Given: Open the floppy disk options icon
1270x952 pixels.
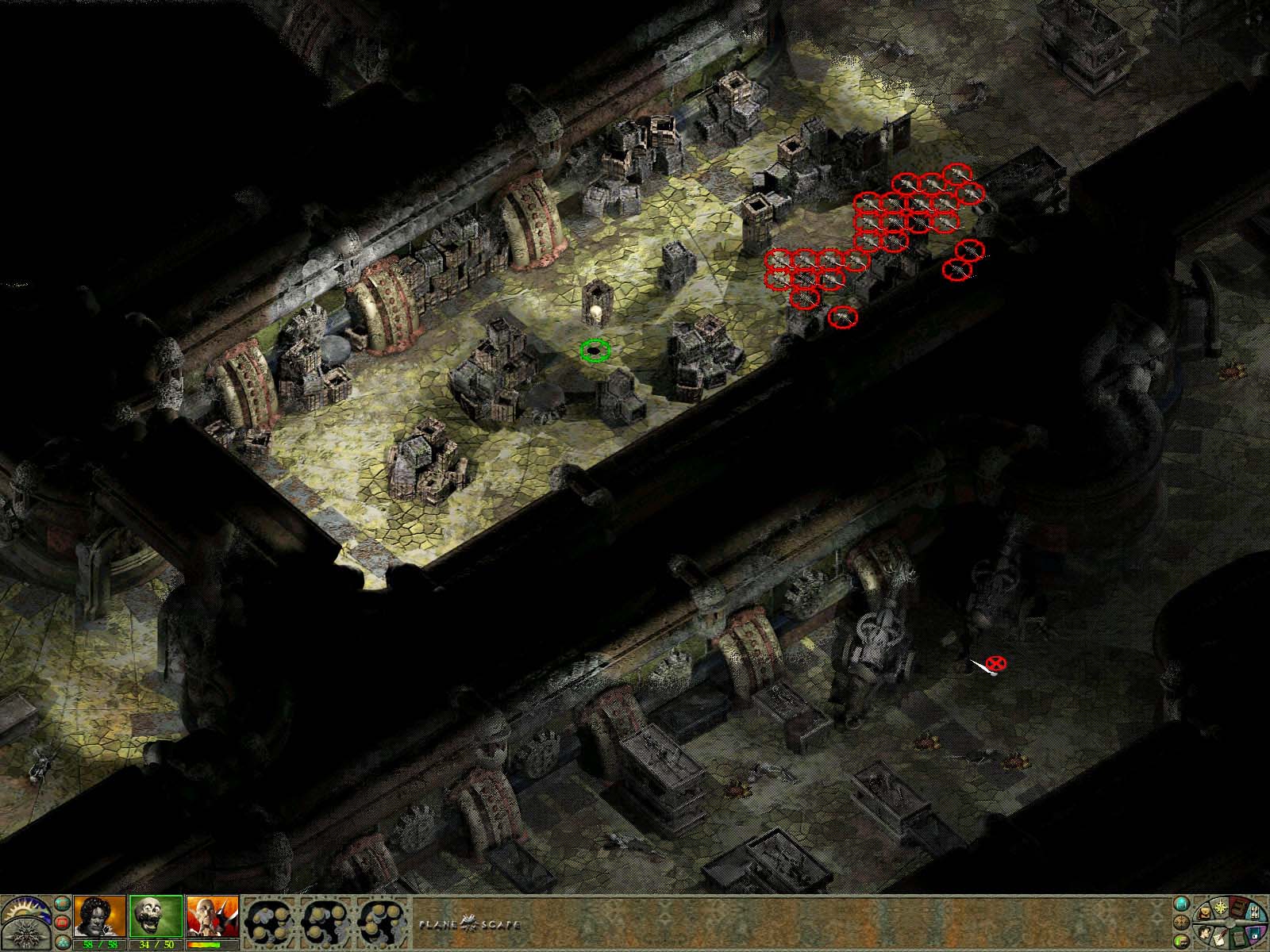Looking at the screenshot, I should 1255,933.
